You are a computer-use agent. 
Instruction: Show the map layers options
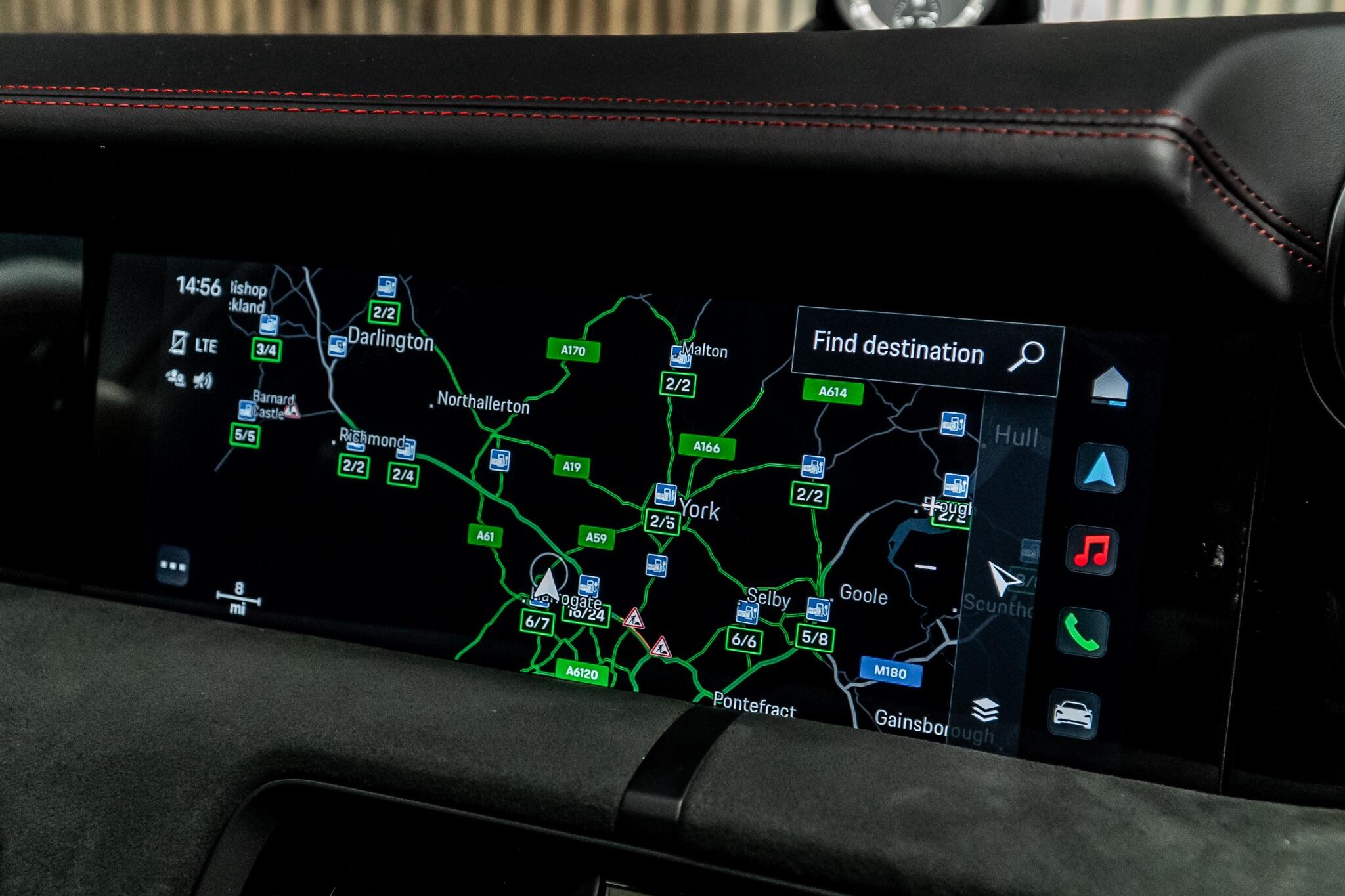pyautogui.click(x=985, y=710)
